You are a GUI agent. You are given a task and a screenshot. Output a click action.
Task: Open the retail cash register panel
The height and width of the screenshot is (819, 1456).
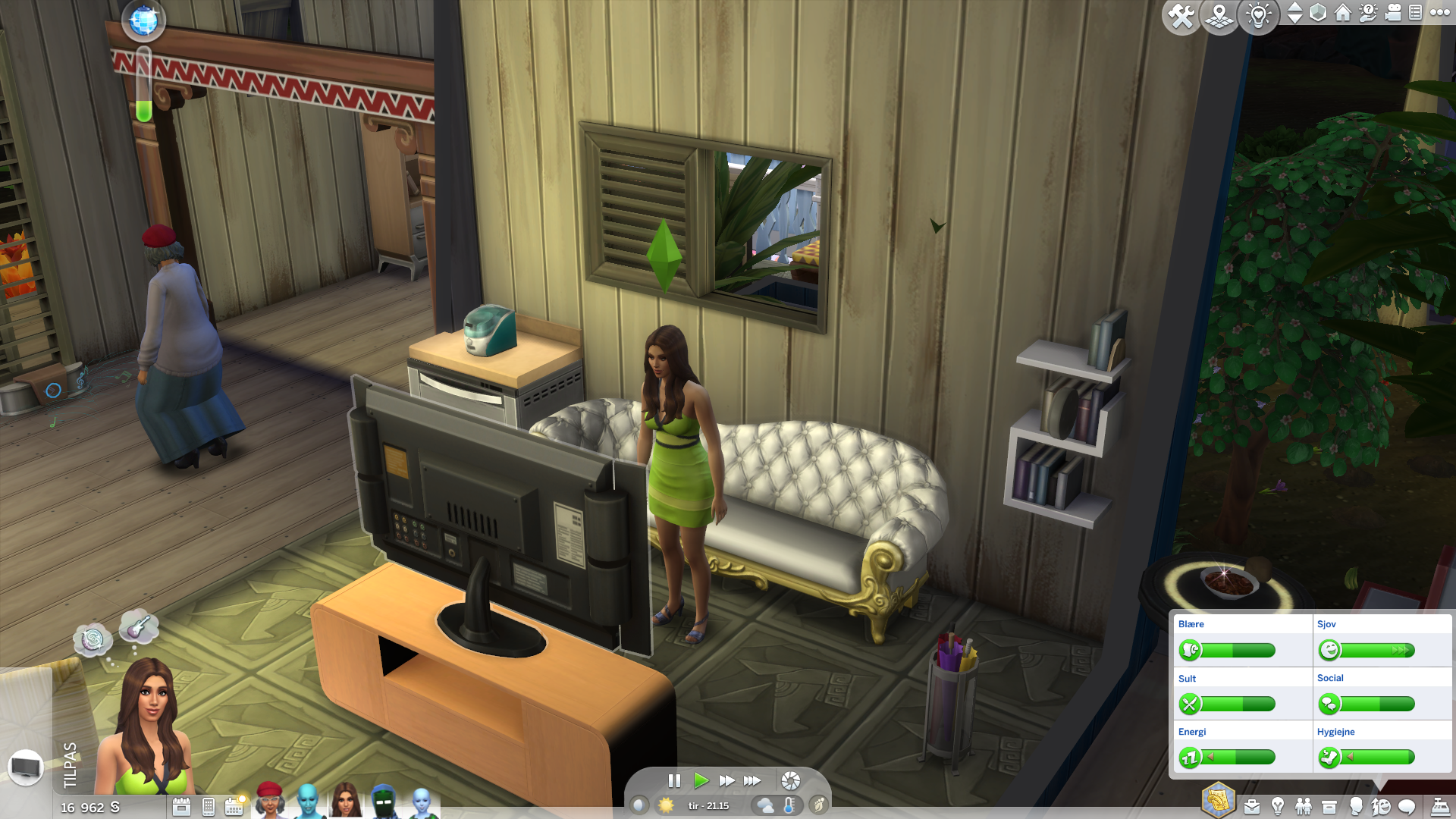[1440, 806]
